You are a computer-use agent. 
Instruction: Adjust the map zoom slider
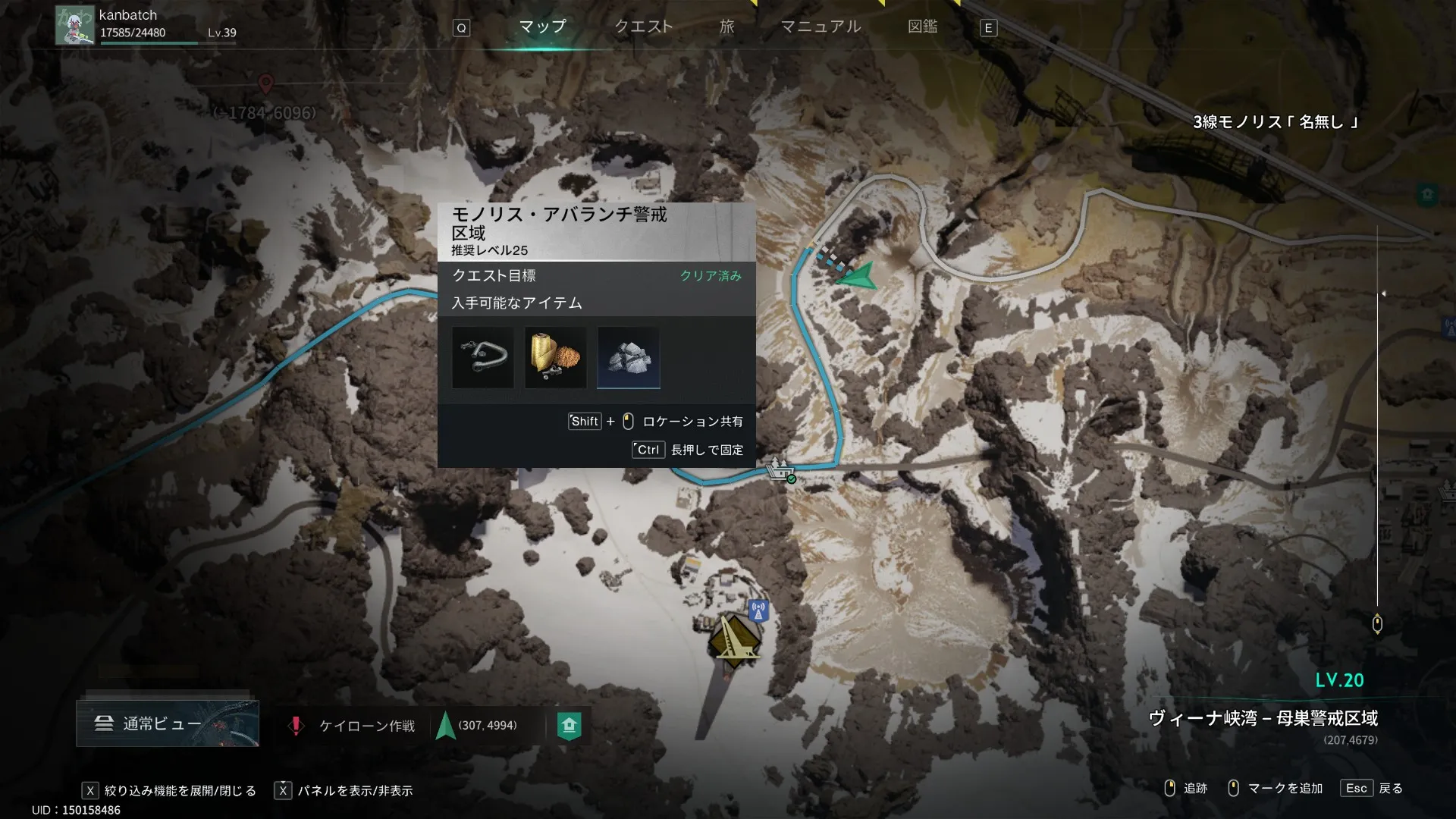(x=1377, y=623)
